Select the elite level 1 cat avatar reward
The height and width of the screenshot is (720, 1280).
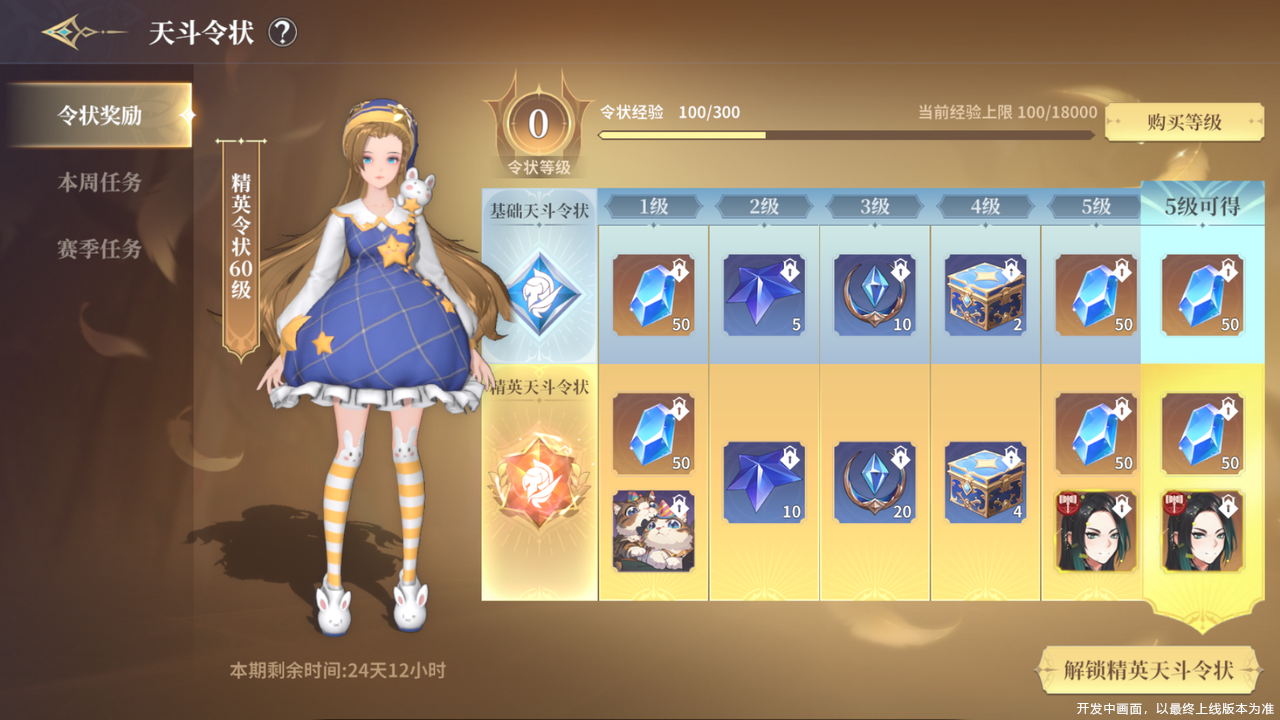653,531
